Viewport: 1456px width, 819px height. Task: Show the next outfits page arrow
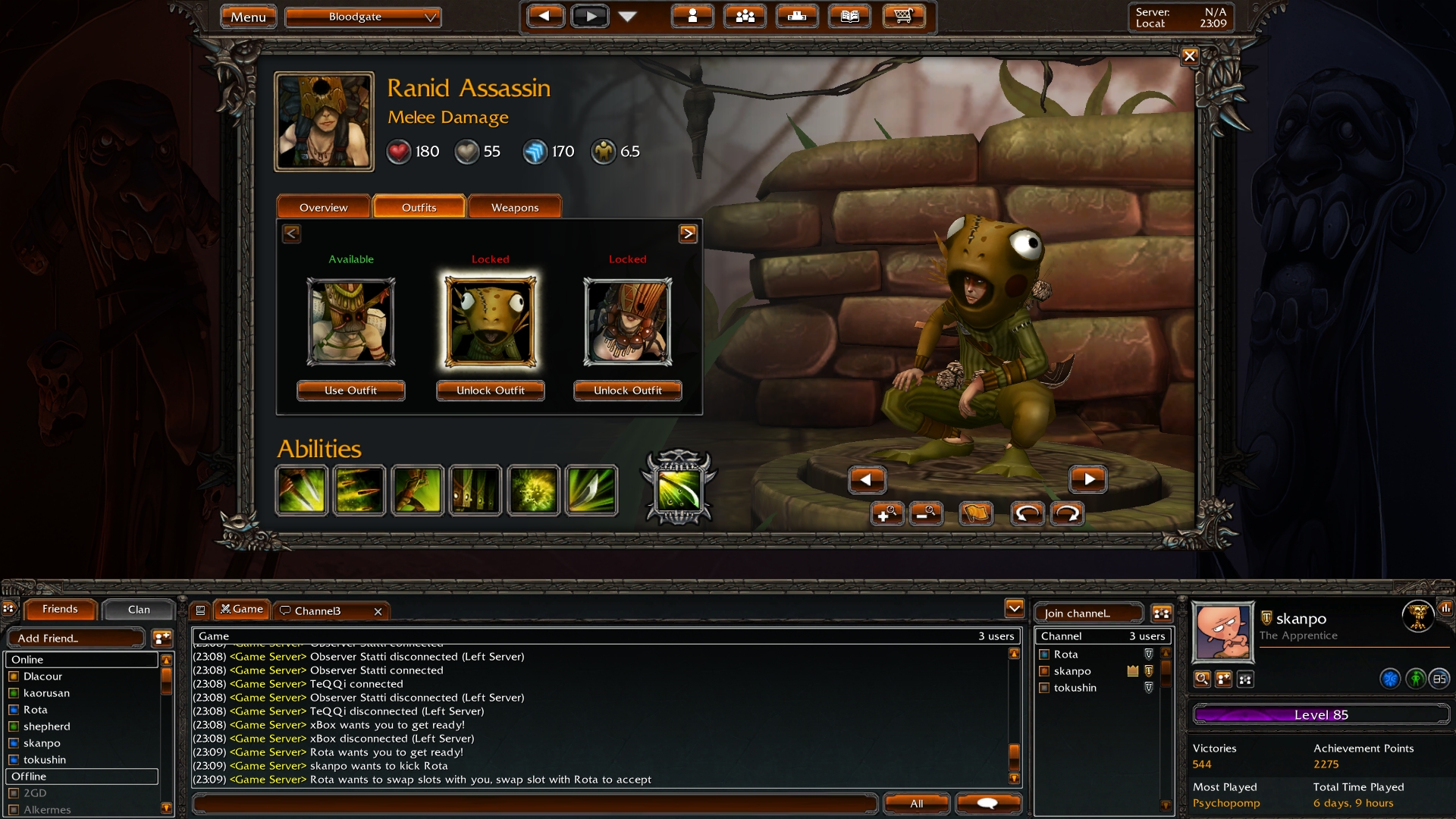point(687,234)
